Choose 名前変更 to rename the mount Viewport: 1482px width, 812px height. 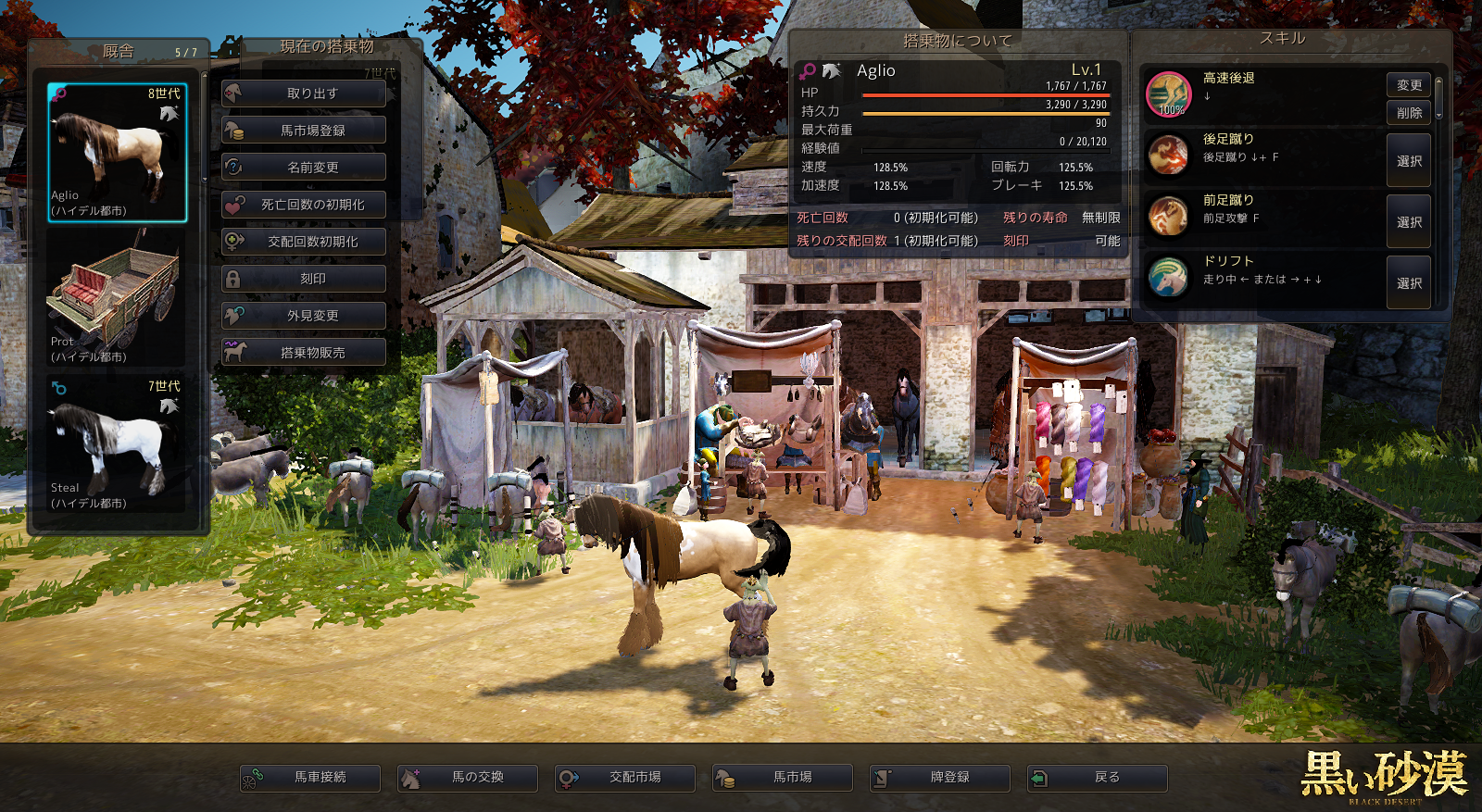click(304, 168)
